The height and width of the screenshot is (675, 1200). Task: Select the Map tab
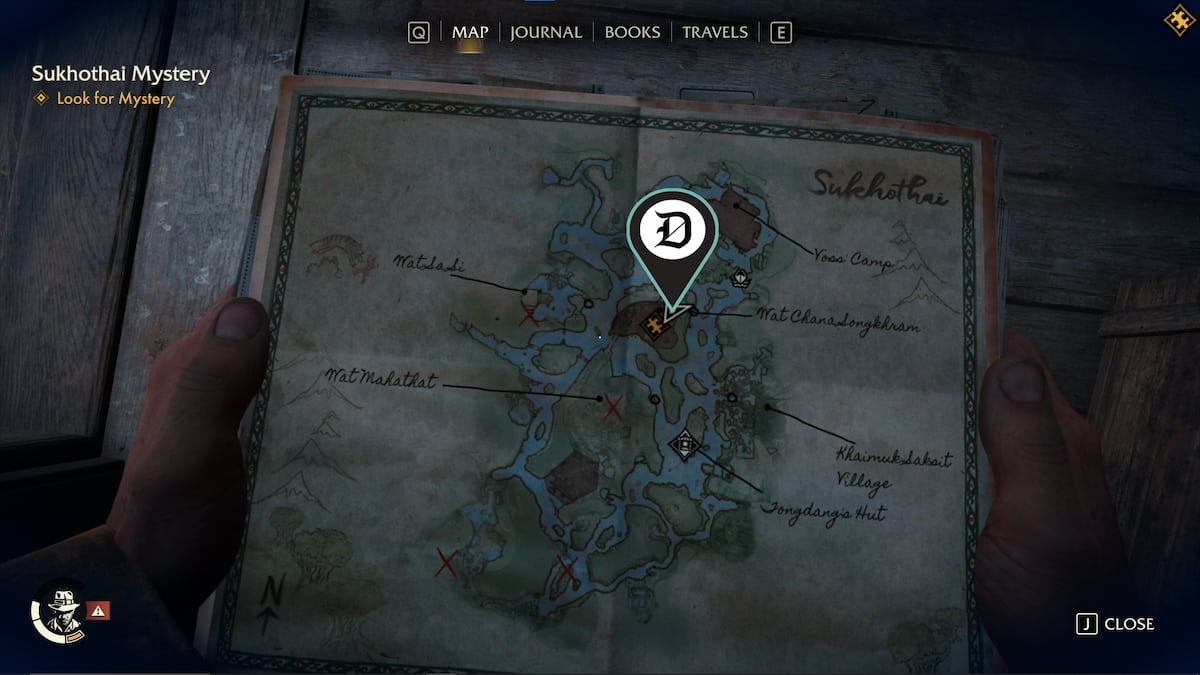[470, 32]
